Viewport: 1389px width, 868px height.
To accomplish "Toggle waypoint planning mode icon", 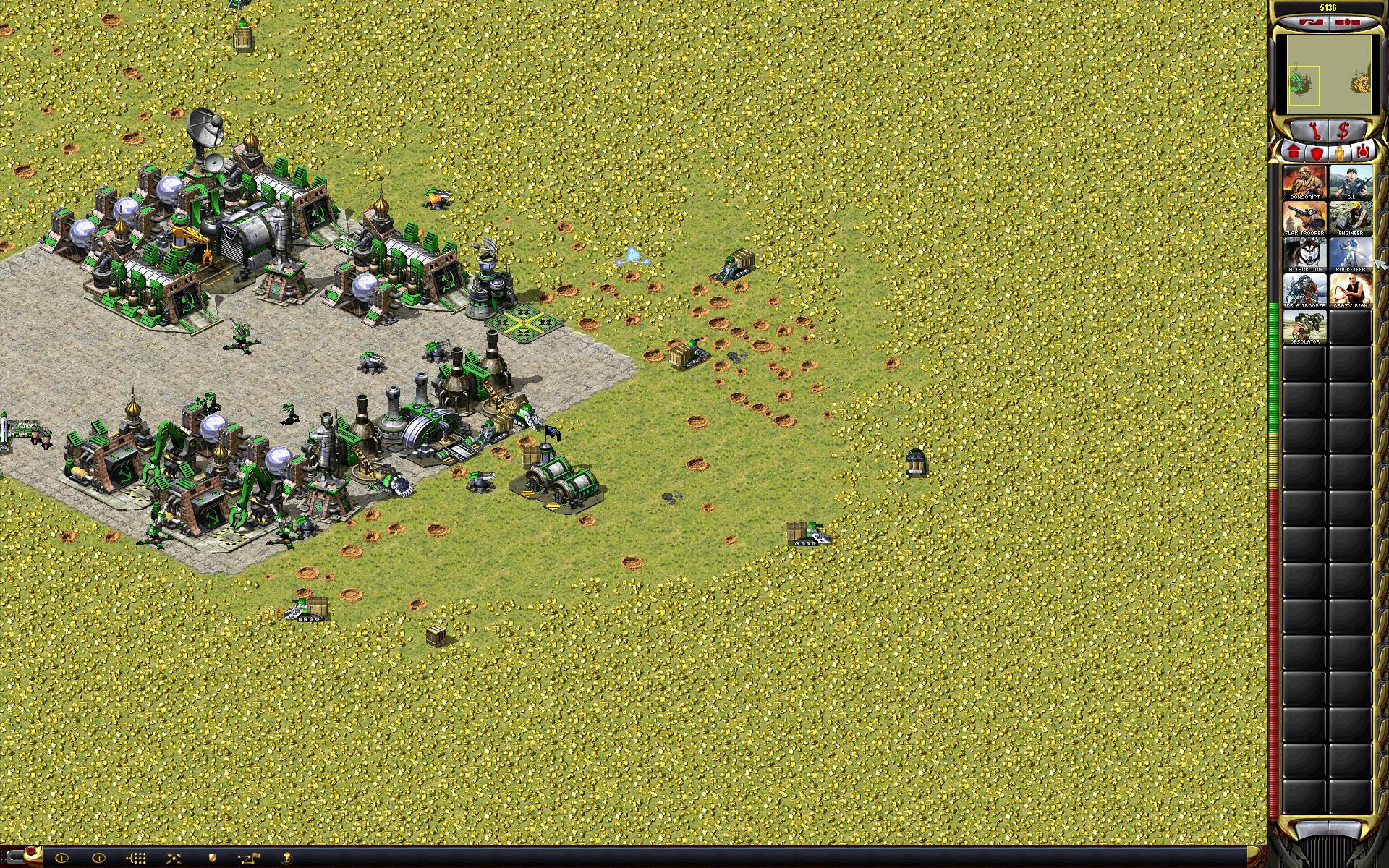I will (x=250, y=858).
